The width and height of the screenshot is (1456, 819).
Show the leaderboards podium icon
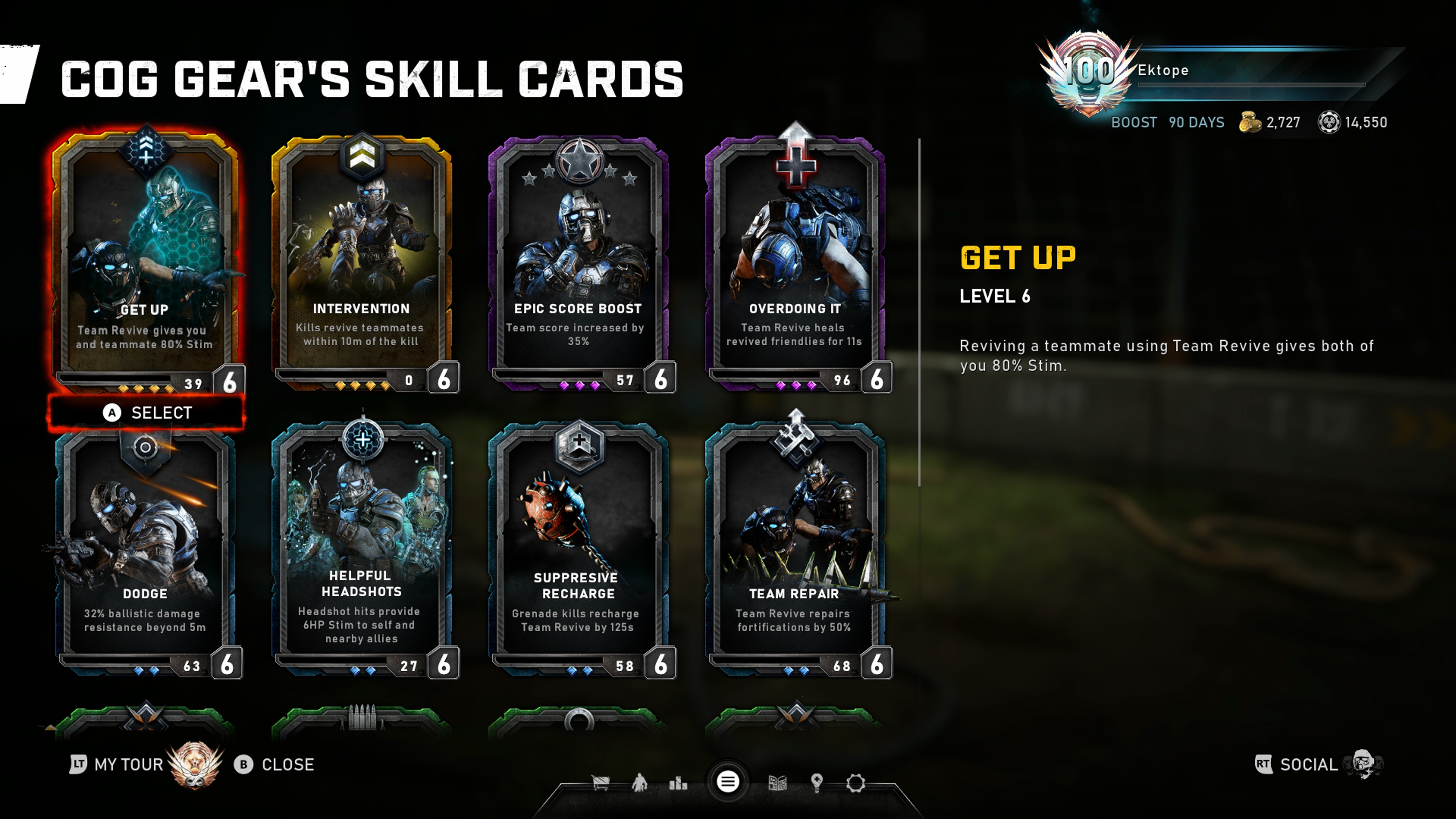[x=678, y=783]
